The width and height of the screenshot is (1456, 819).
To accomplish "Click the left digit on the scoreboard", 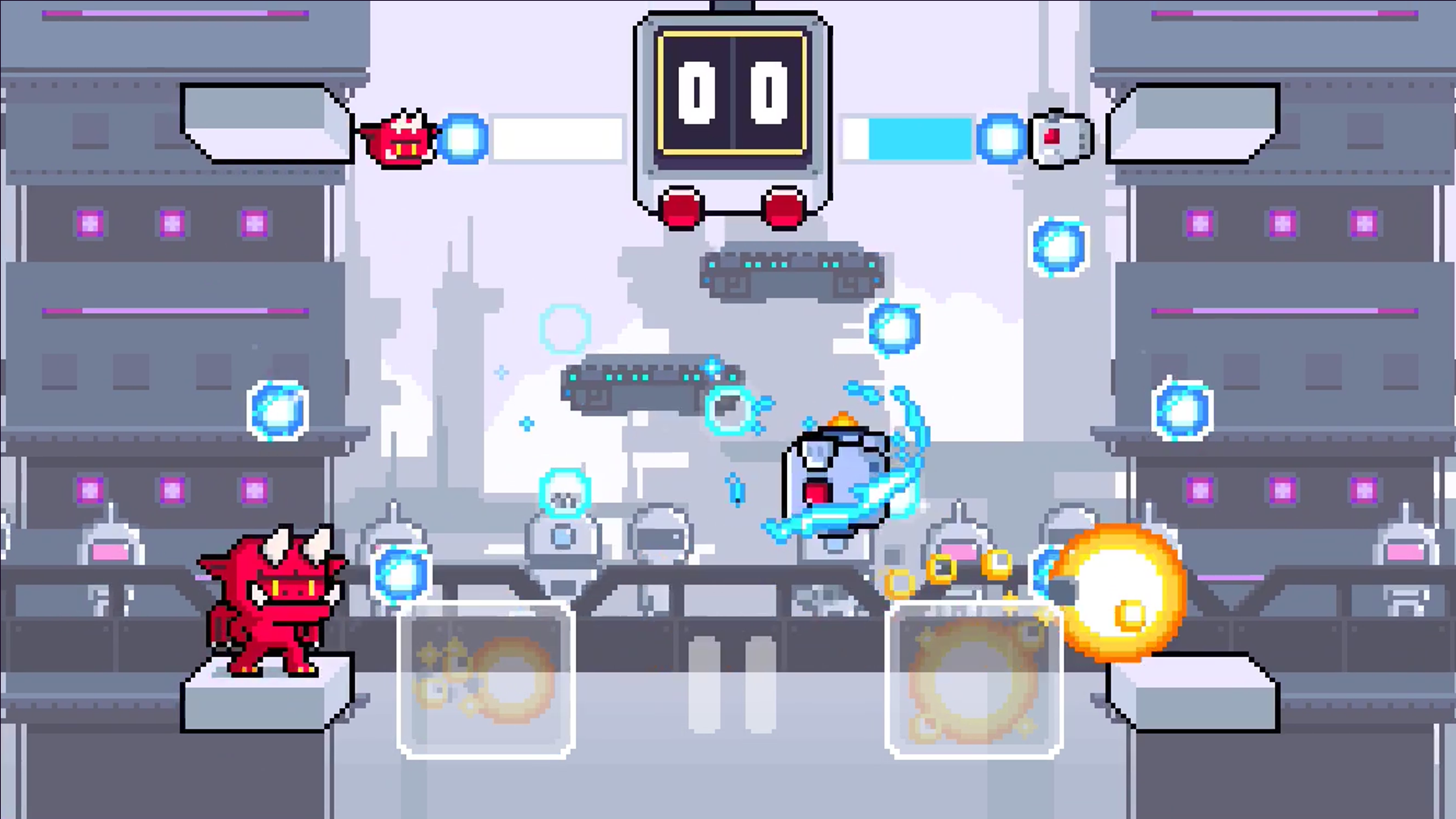I will [x=695, y=92].
